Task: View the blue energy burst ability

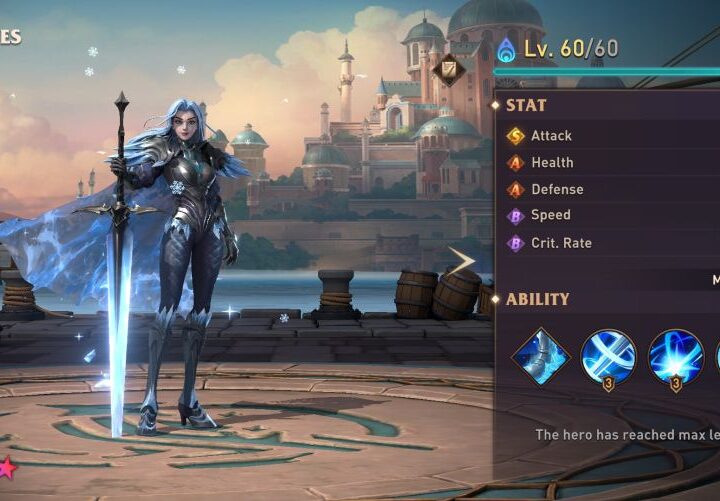Action: pyautogui.click(x=675, y=356)
